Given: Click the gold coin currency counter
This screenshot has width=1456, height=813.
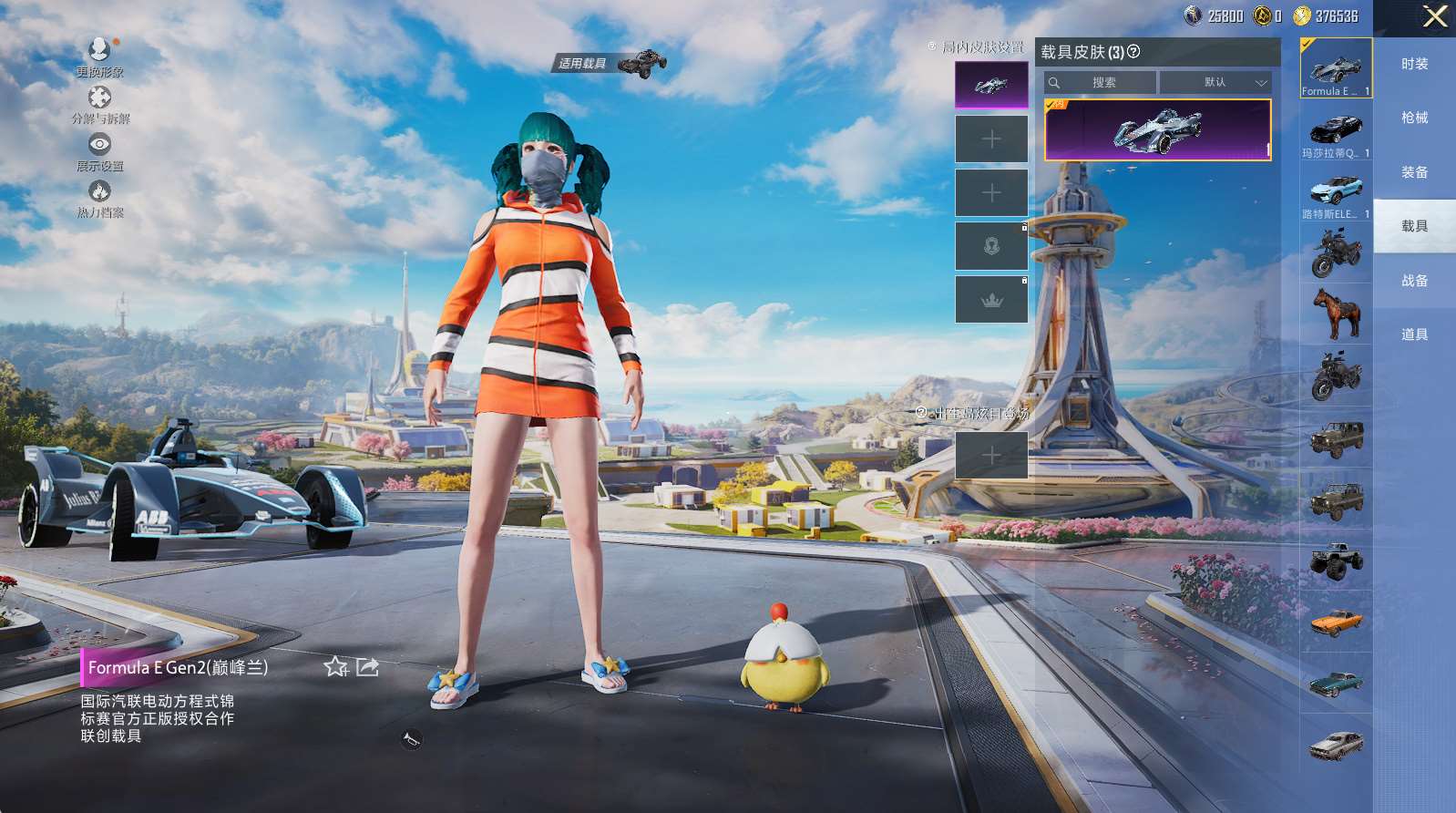Looking at the screenshot, I should 1326,15.
